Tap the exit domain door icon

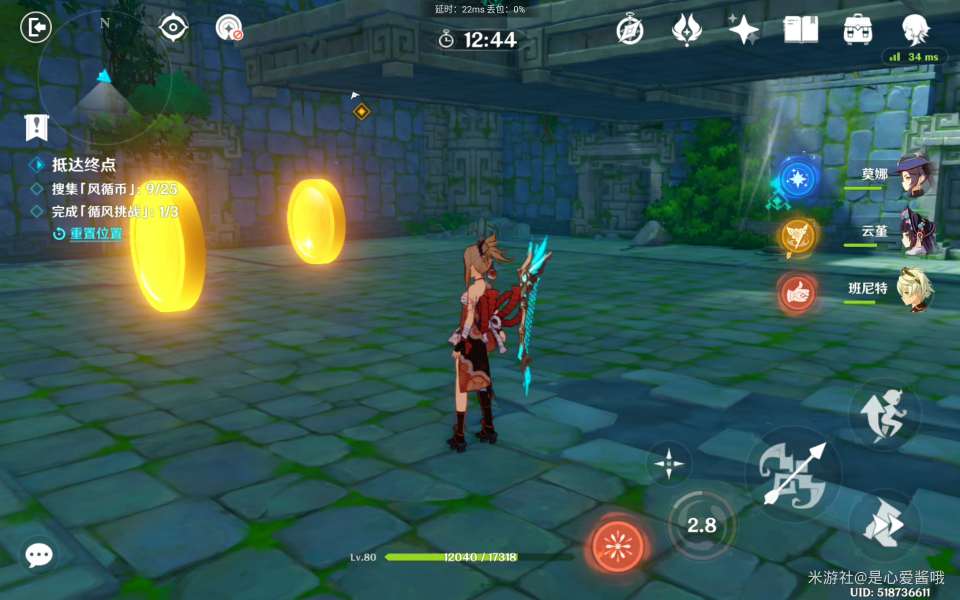[x=36, y=28]
